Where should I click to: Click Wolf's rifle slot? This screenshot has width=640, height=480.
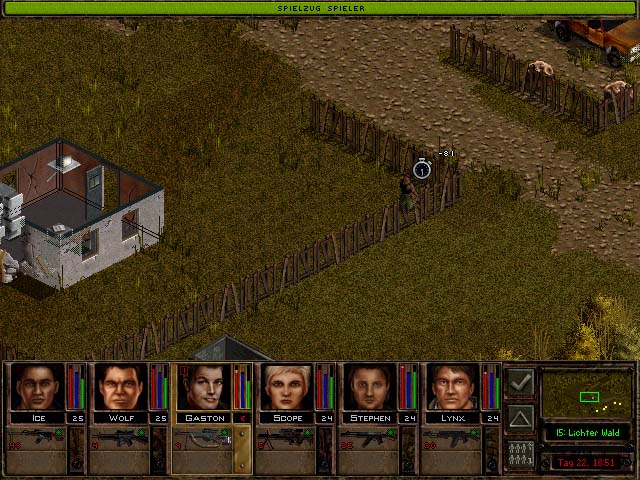pyautogui.click(x=120, y=438)
